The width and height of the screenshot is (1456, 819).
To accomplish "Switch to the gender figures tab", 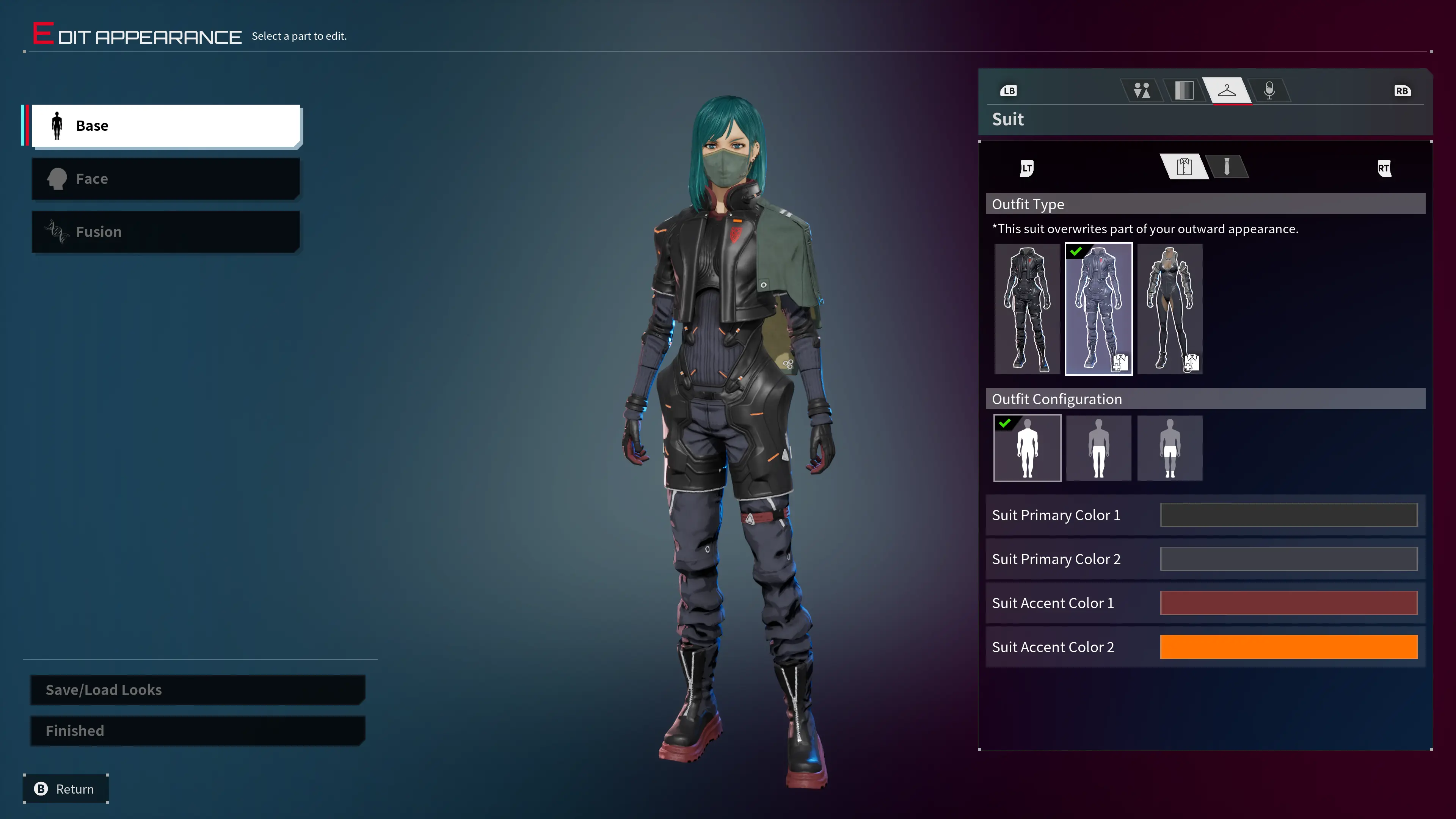I will 1141,91.
